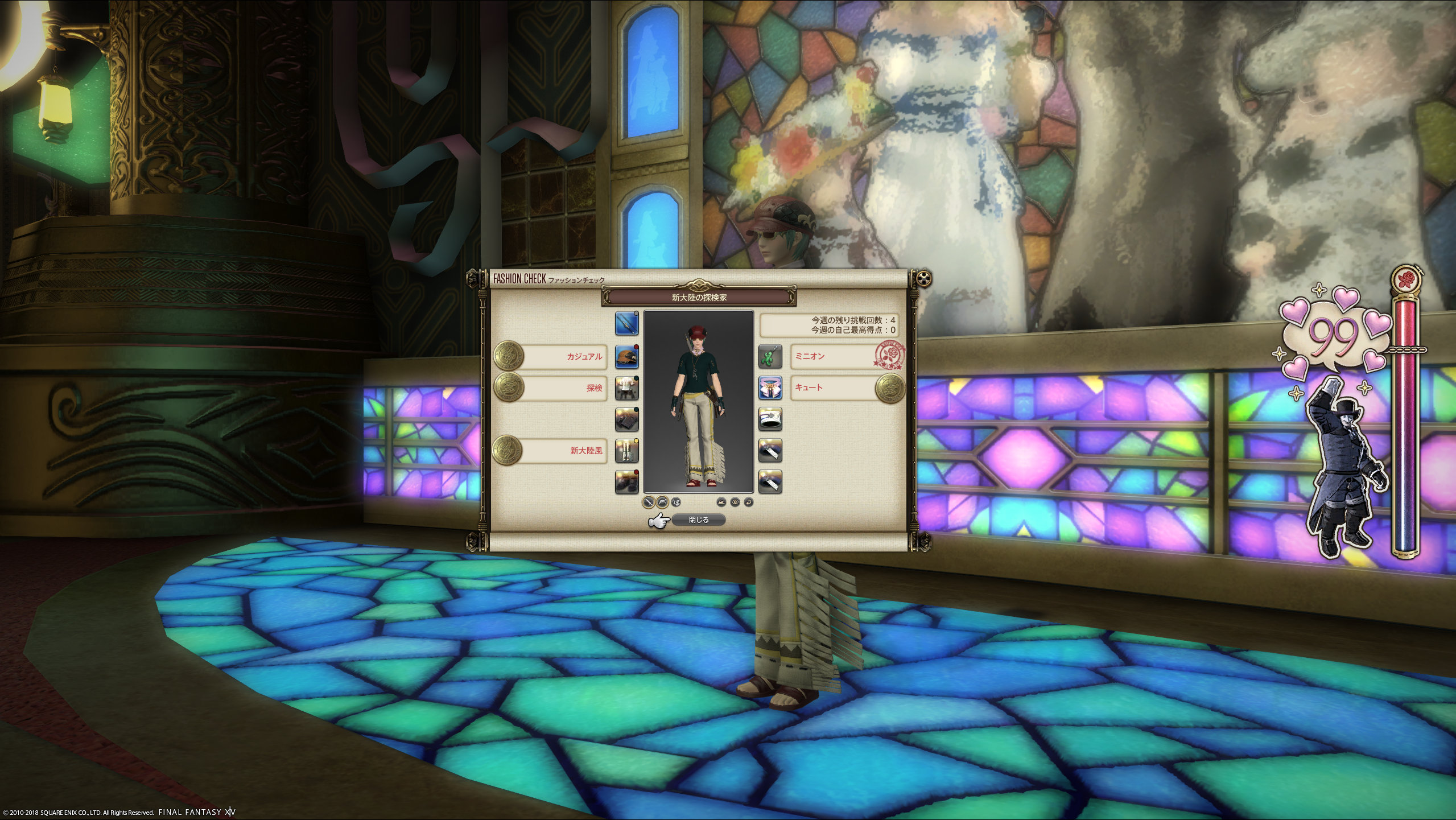Screen dimensions: 1456x820
Task: Select the blue weapon equipment slot
Action: click(x=626, y=323)
